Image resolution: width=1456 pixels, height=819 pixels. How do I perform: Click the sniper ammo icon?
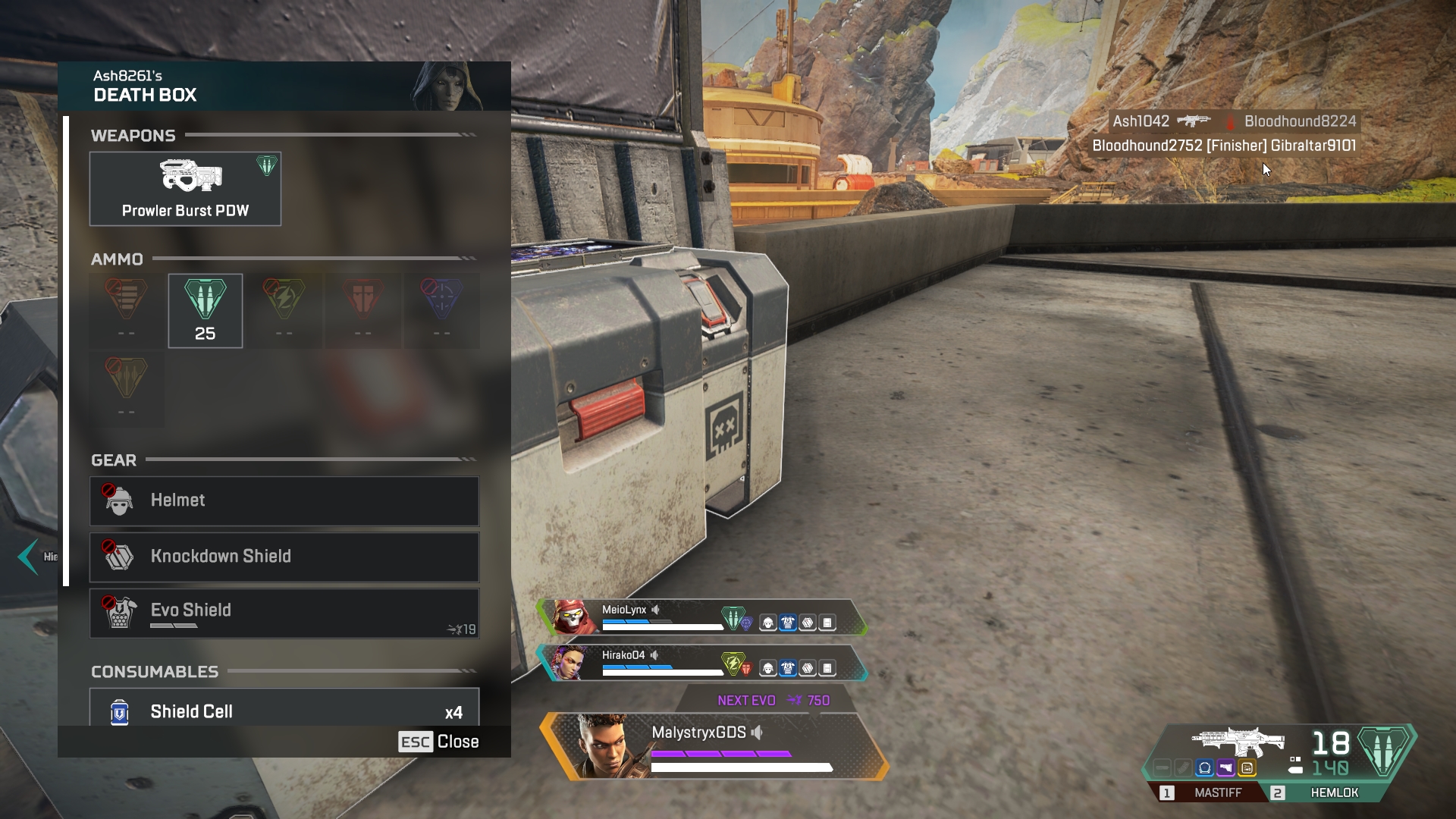[x=442, y=300]
